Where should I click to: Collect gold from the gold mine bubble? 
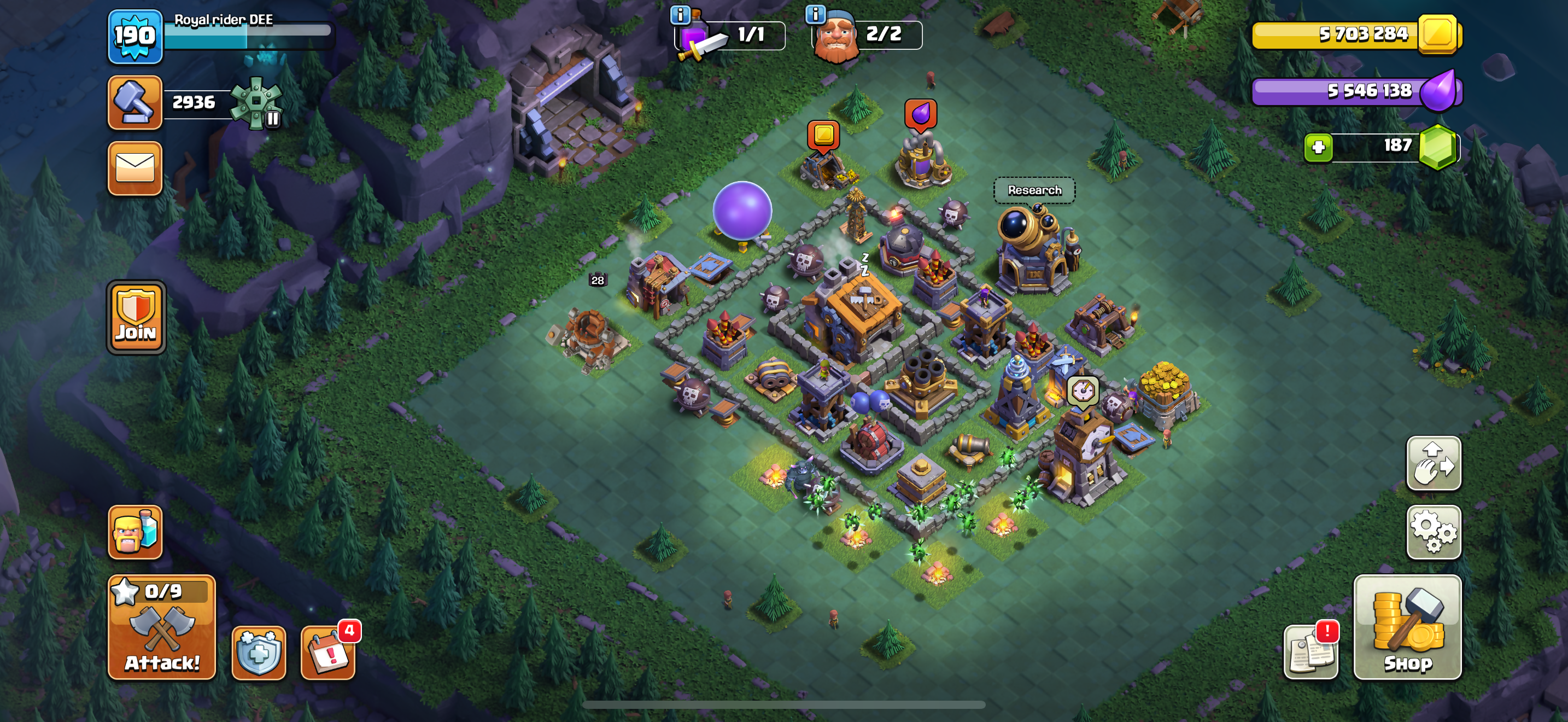pyautogui.click(x=823, y=135)
